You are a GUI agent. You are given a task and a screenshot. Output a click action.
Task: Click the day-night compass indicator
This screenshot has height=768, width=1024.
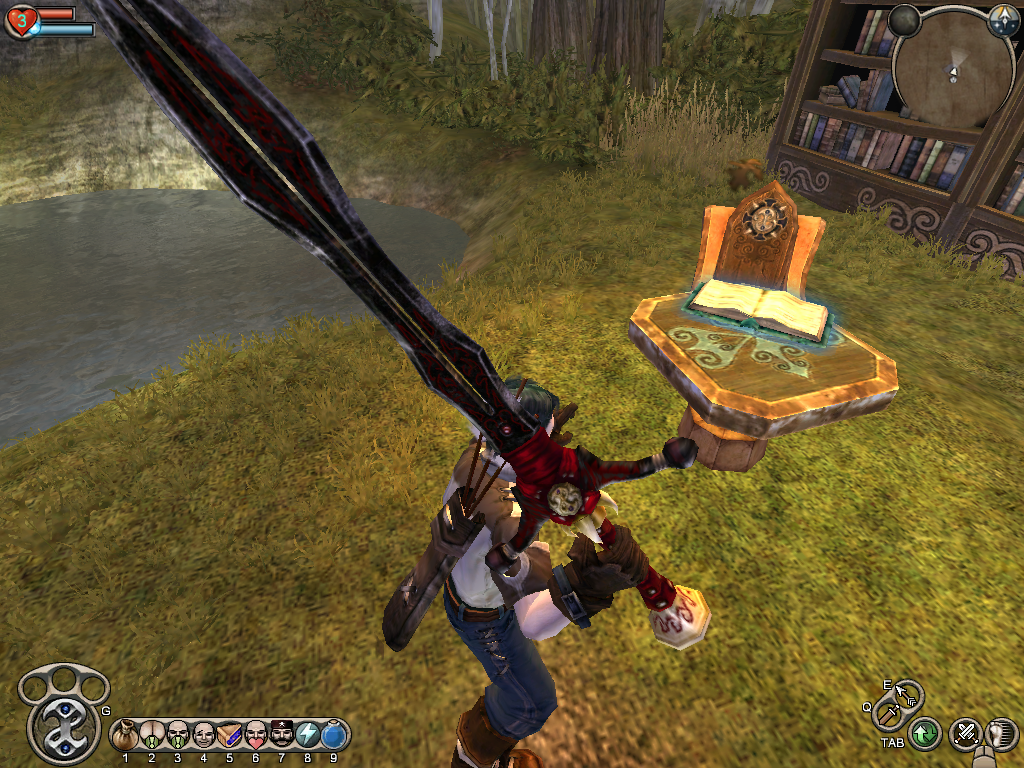pyautogui.click(x=1003, y=22)
